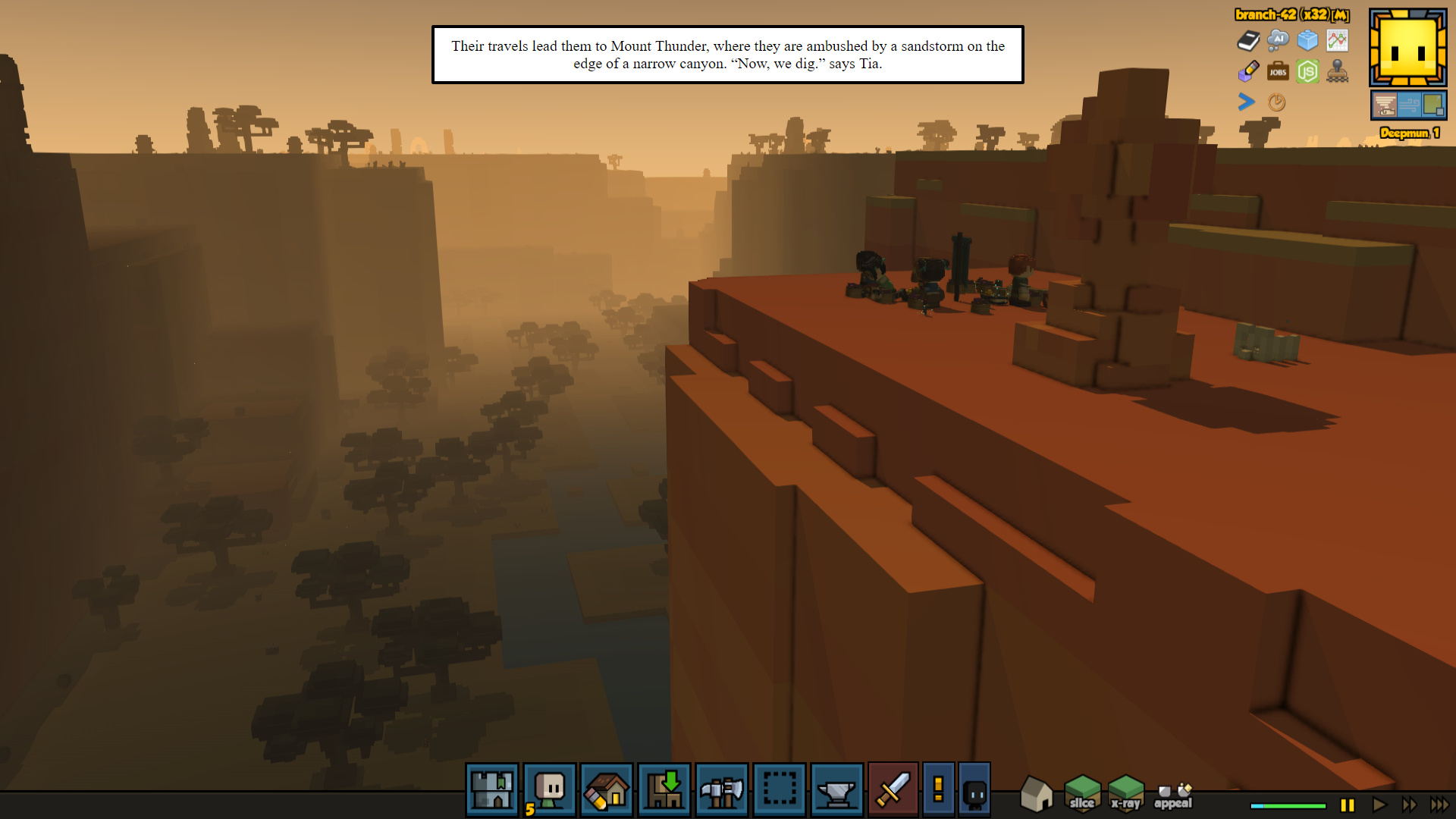
Task: Open the JOBS briefcase debug tool
Action: click(1278, 72)
